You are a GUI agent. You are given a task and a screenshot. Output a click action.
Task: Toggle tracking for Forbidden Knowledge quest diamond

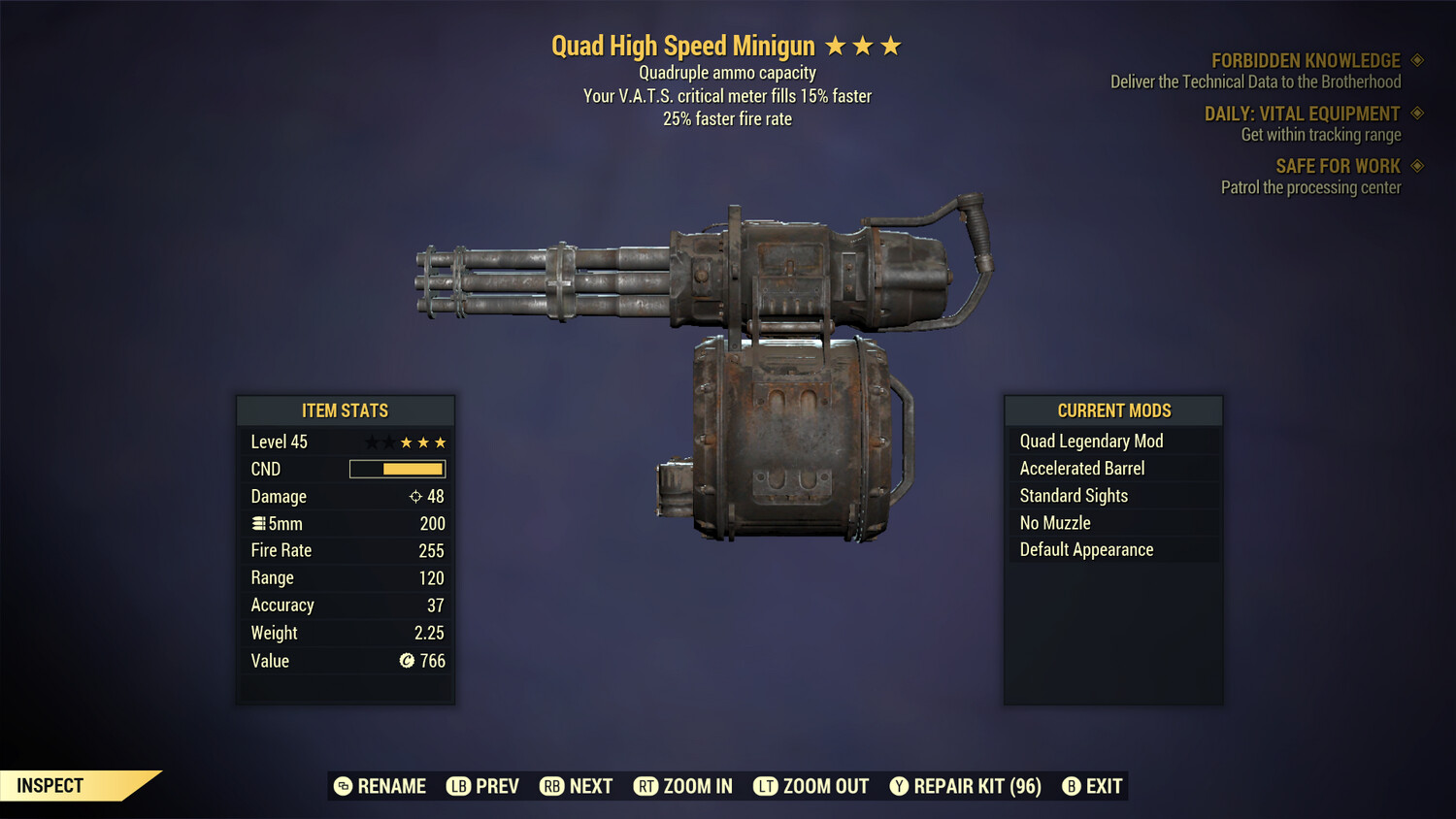[1415, 60]
